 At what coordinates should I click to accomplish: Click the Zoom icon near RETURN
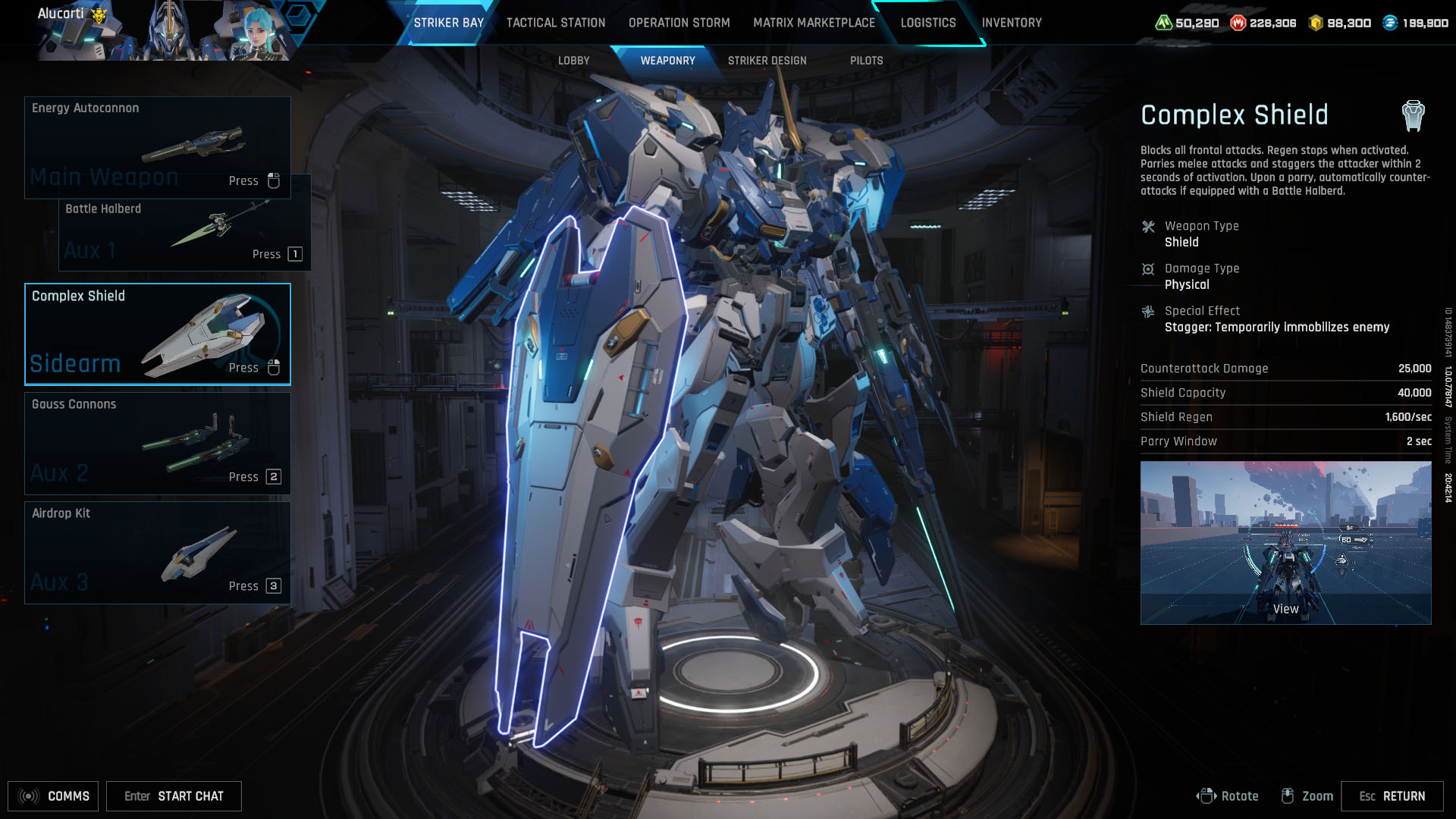click(1288, 796)
